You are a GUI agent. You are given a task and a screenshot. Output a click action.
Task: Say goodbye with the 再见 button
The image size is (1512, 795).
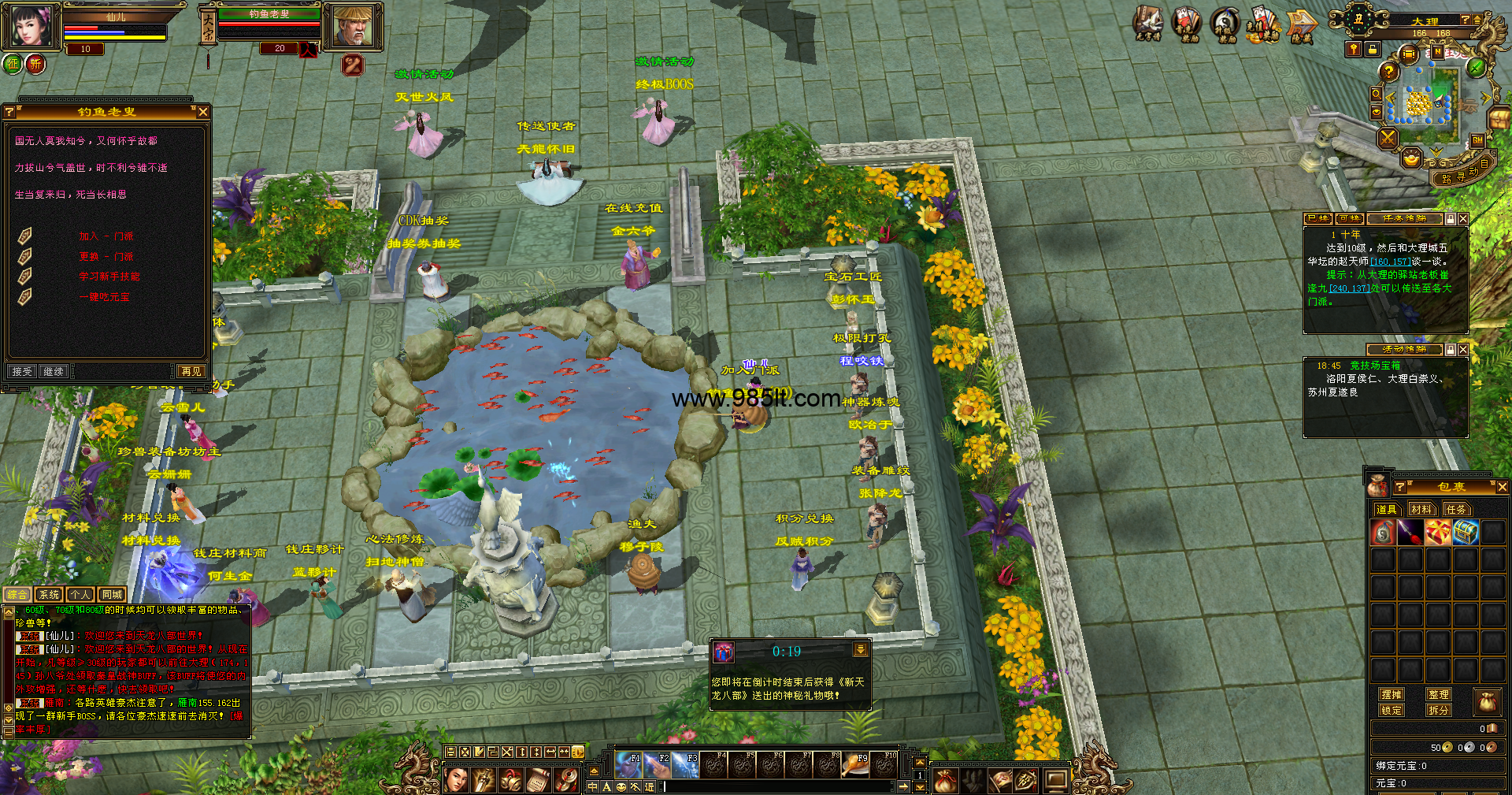click(191, 371)
